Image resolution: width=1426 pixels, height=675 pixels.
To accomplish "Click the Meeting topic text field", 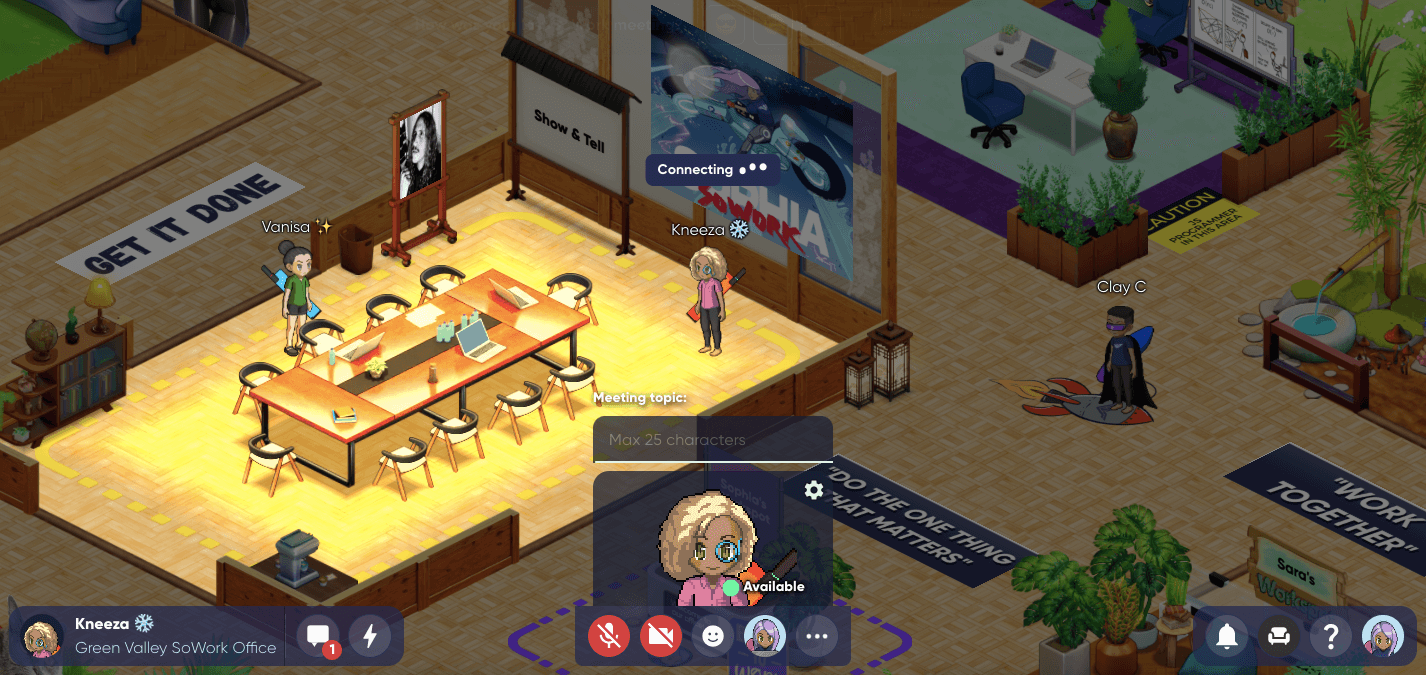I will pos(713,440).
